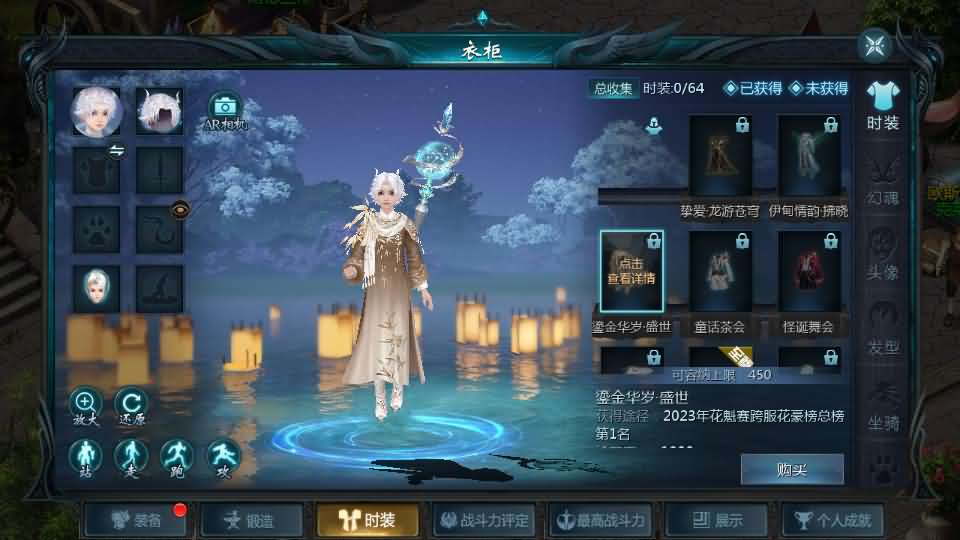
Task: Close the wardrobe window
Action: (875, 45)
